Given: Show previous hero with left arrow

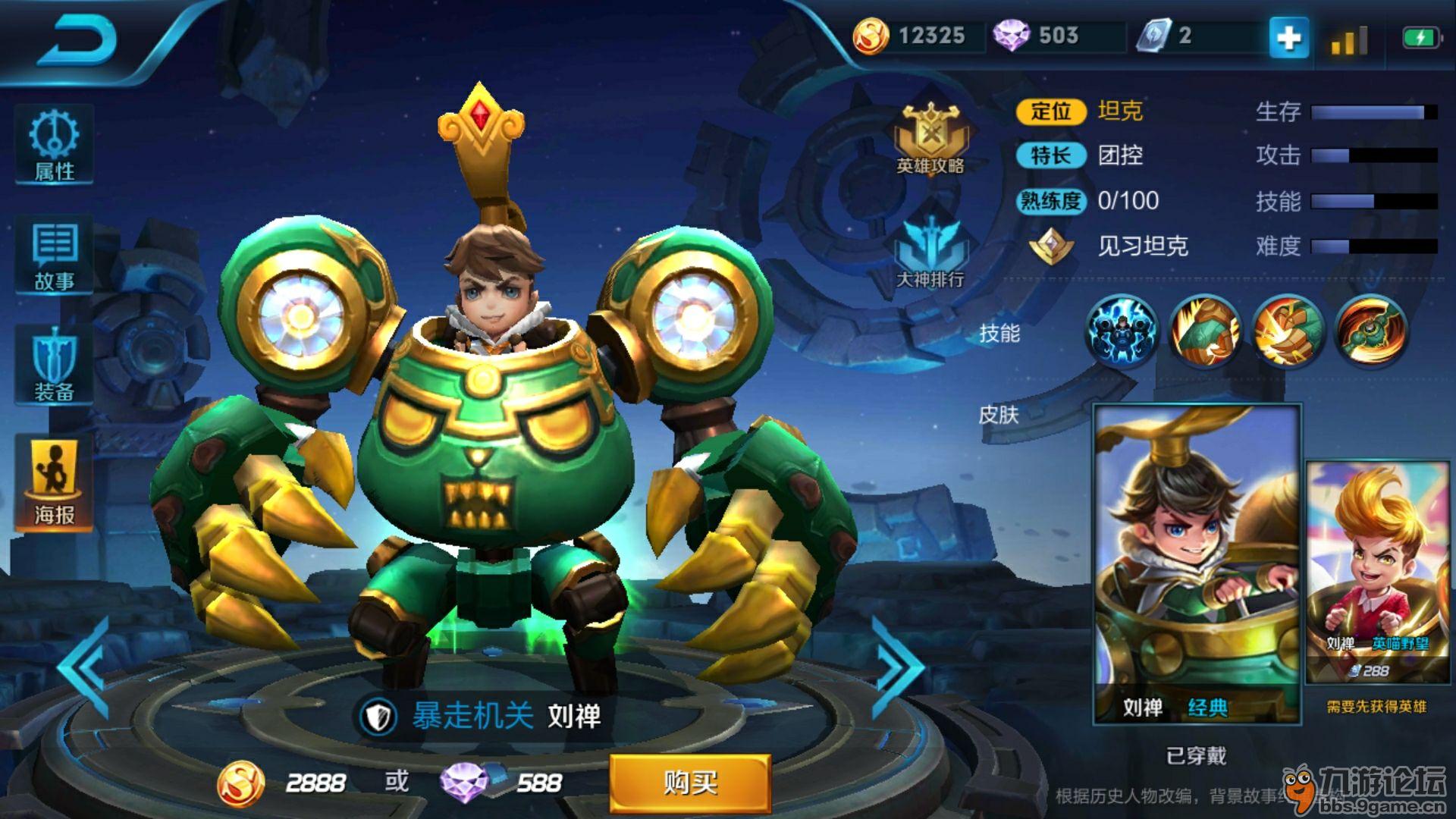Looking at the screenshot, I should coord(85,667).
